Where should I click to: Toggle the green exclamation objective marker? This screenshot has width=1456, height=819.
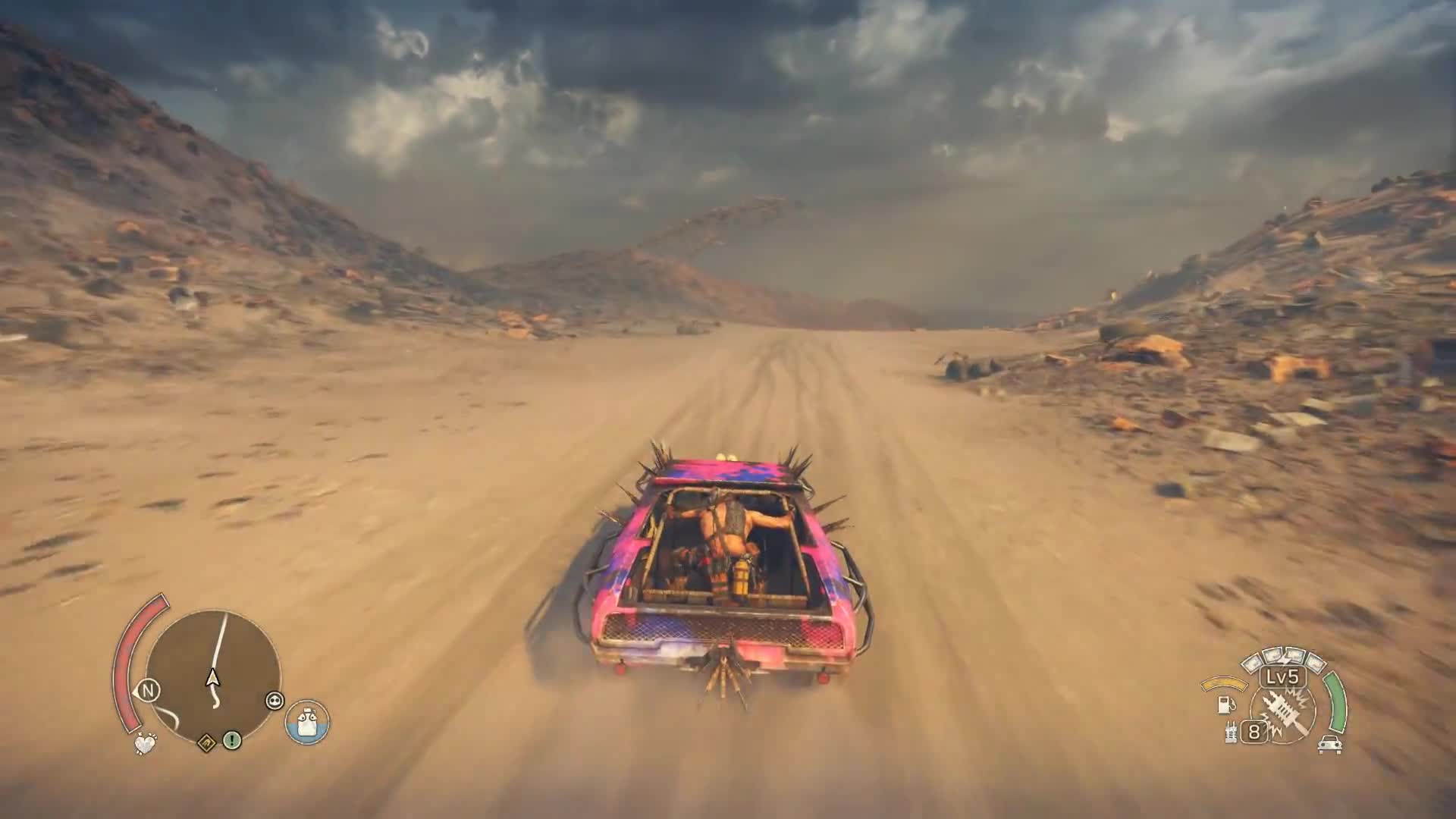click(233, 741)
